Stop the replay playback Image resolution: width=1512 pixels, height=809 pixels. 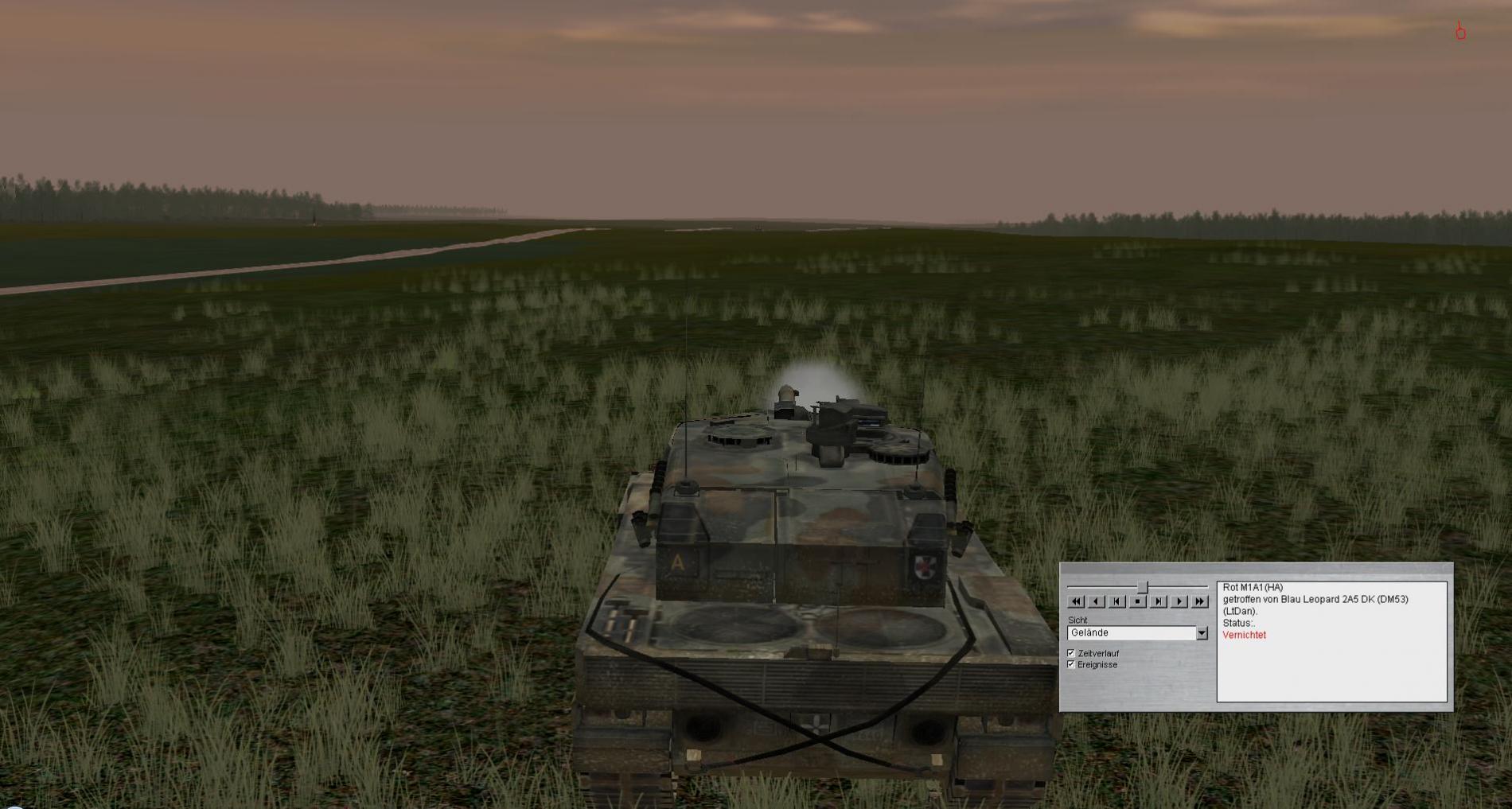click(1138, 601)
